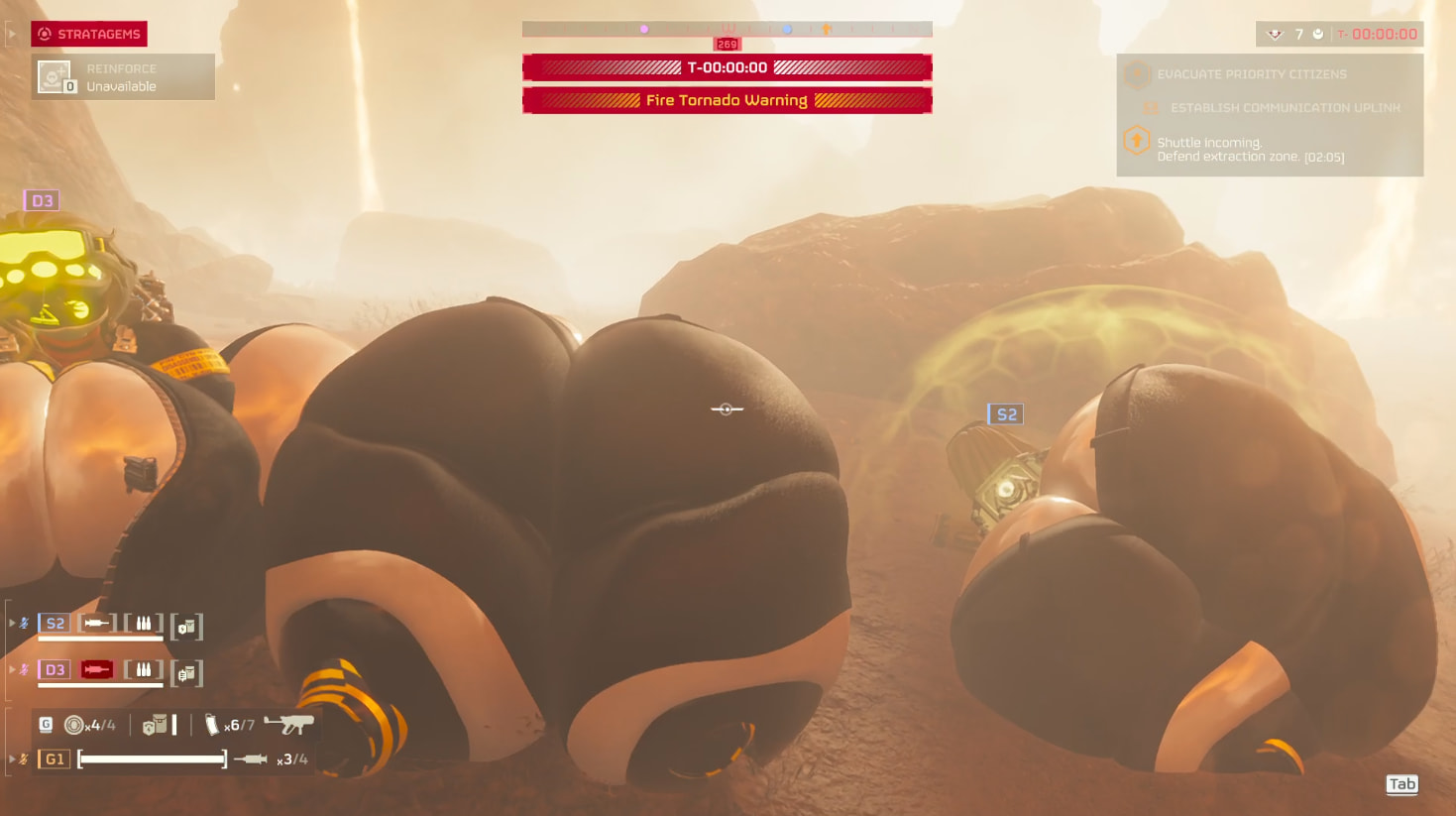This screenshot has height=816, width=1456.
Task: Click the Shuttle incoming extraction objective
Action: 1249,150
